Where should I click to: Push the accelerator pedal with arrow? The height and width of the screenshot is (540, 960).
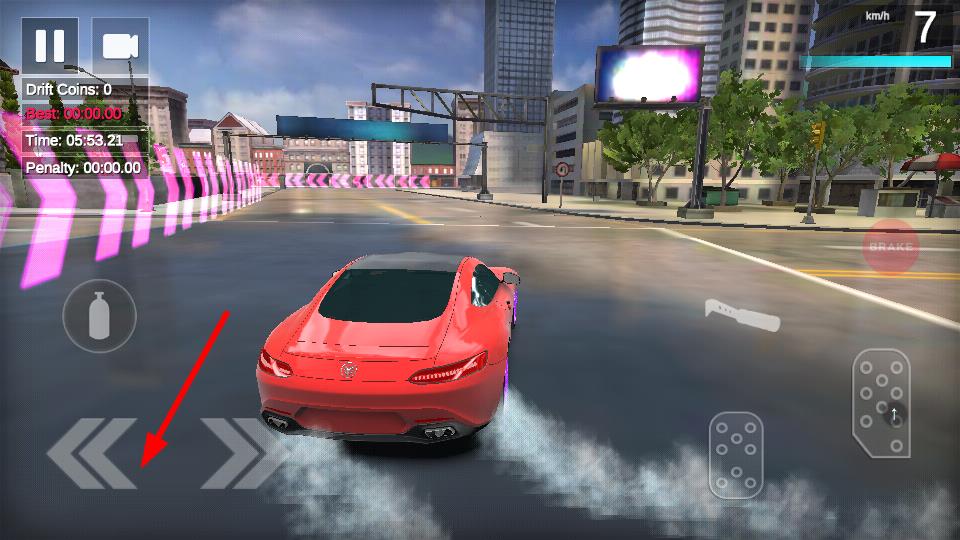point(881,402)
